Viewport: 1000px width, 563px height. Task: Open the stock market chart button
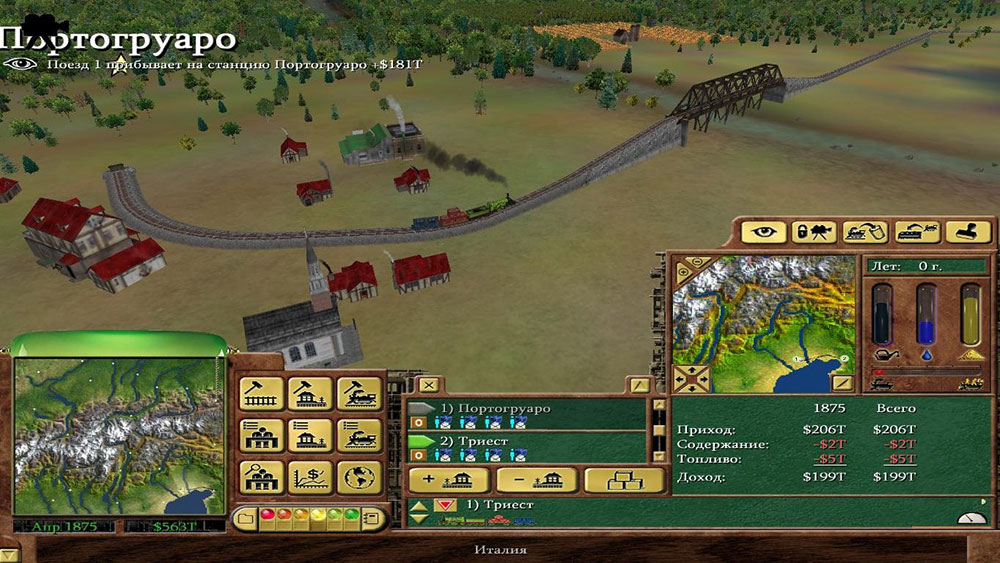tap(310, 477)
